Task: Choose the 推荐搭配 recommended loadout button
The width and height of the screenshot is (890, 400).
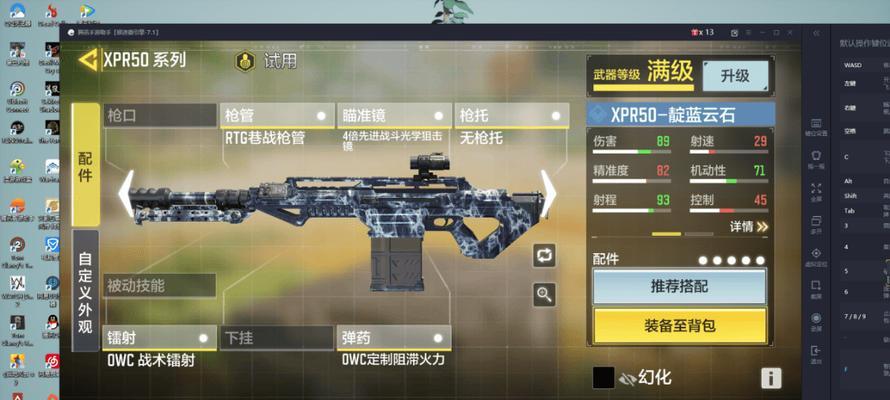Action: [x=679, y=287]
